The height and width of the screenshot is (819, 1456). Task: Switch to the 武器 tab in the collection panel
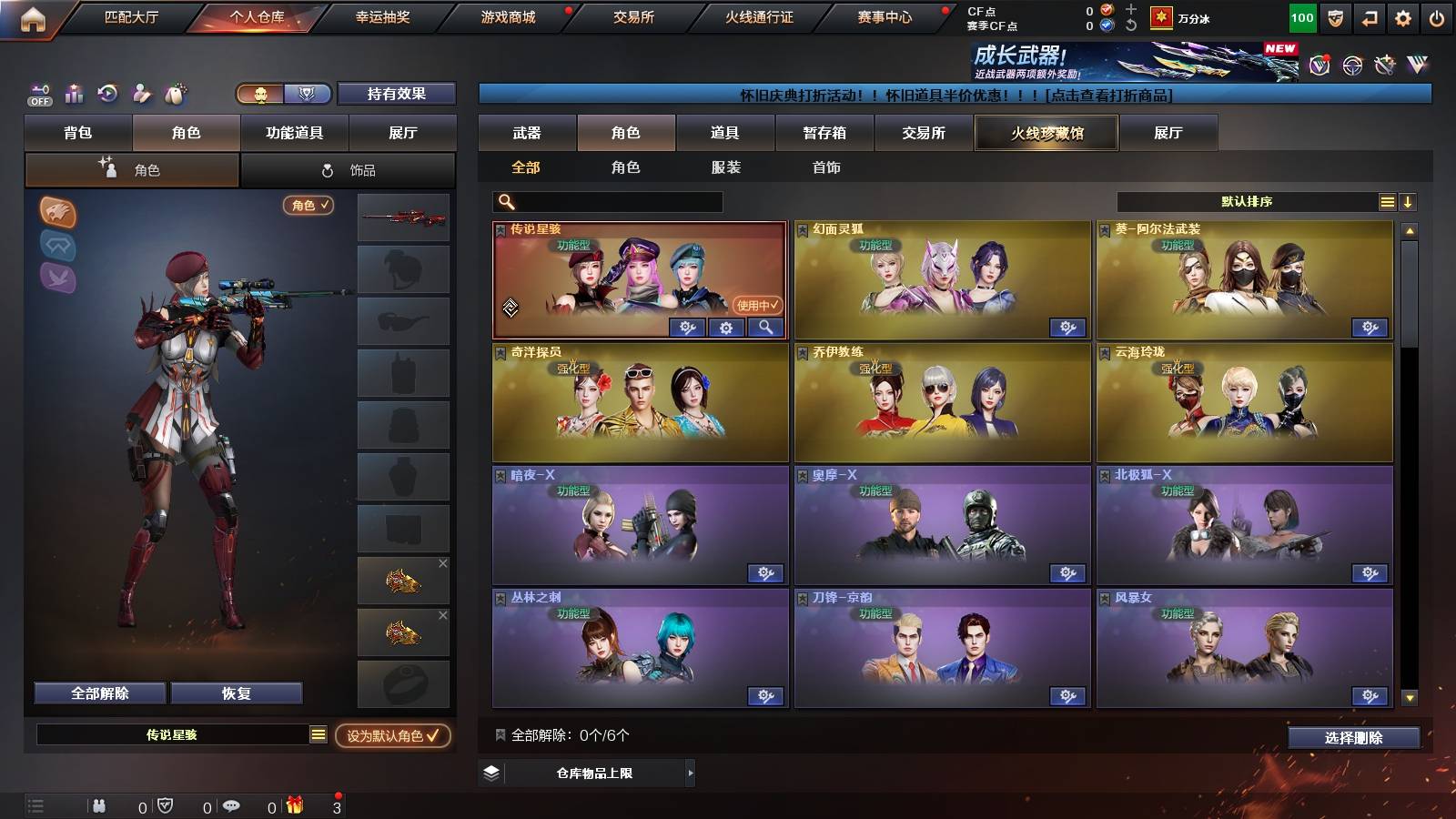tap(528, 133)
